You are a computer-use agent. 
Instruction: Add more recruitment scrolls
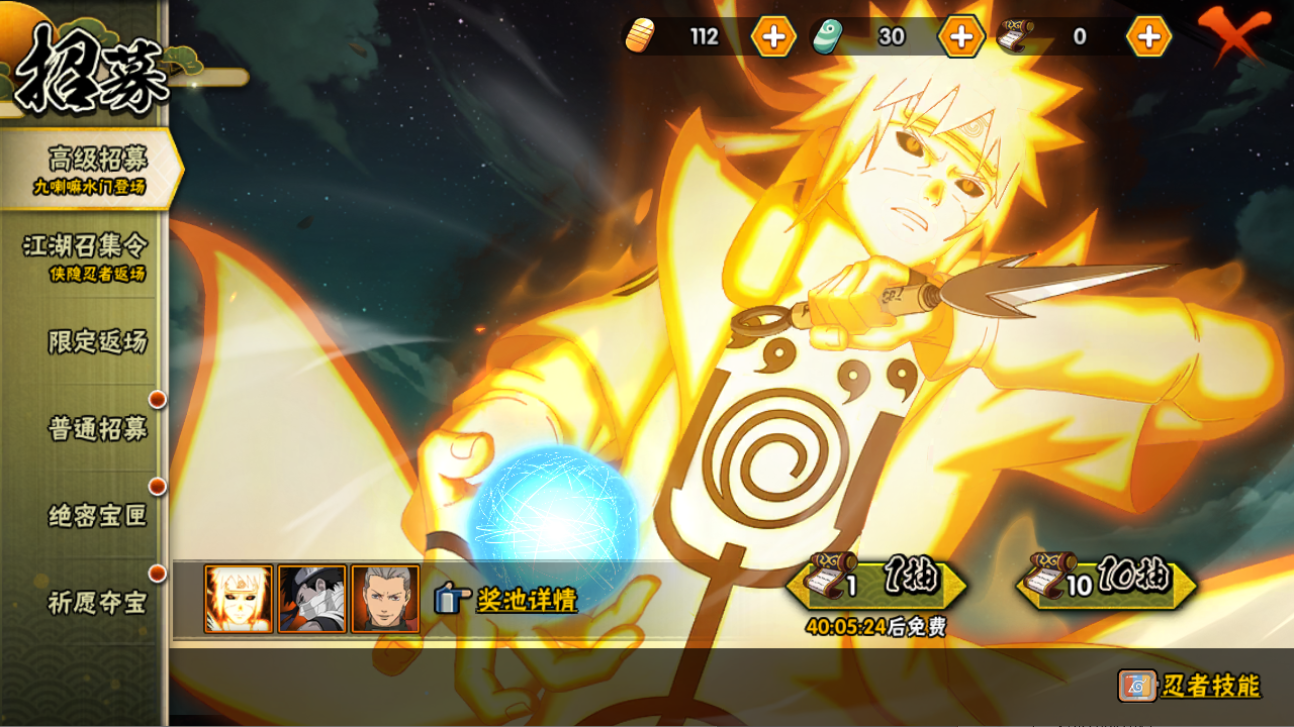click(x=1148, y=37)
